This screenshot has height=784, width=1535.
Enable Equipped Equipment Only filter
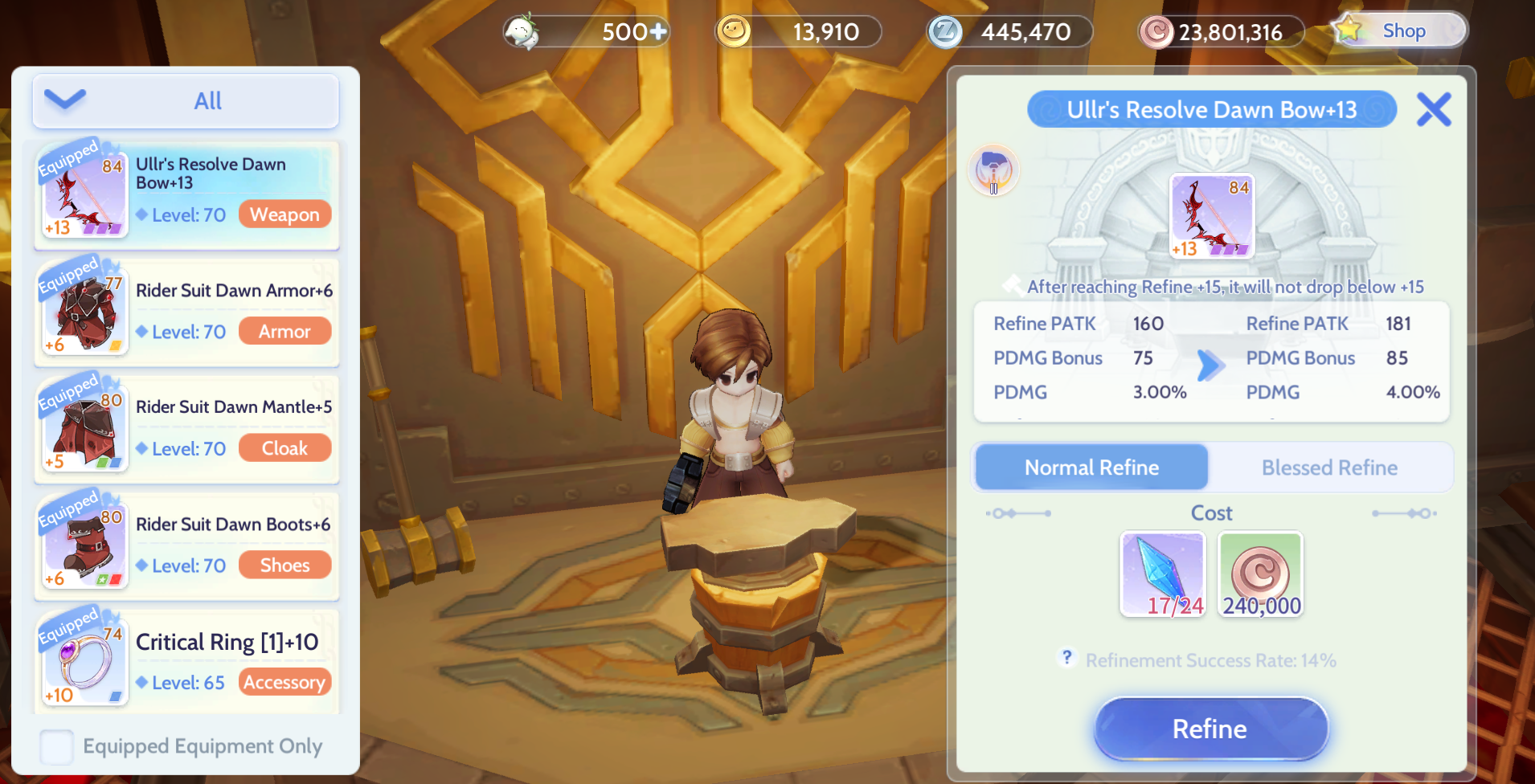55,746
